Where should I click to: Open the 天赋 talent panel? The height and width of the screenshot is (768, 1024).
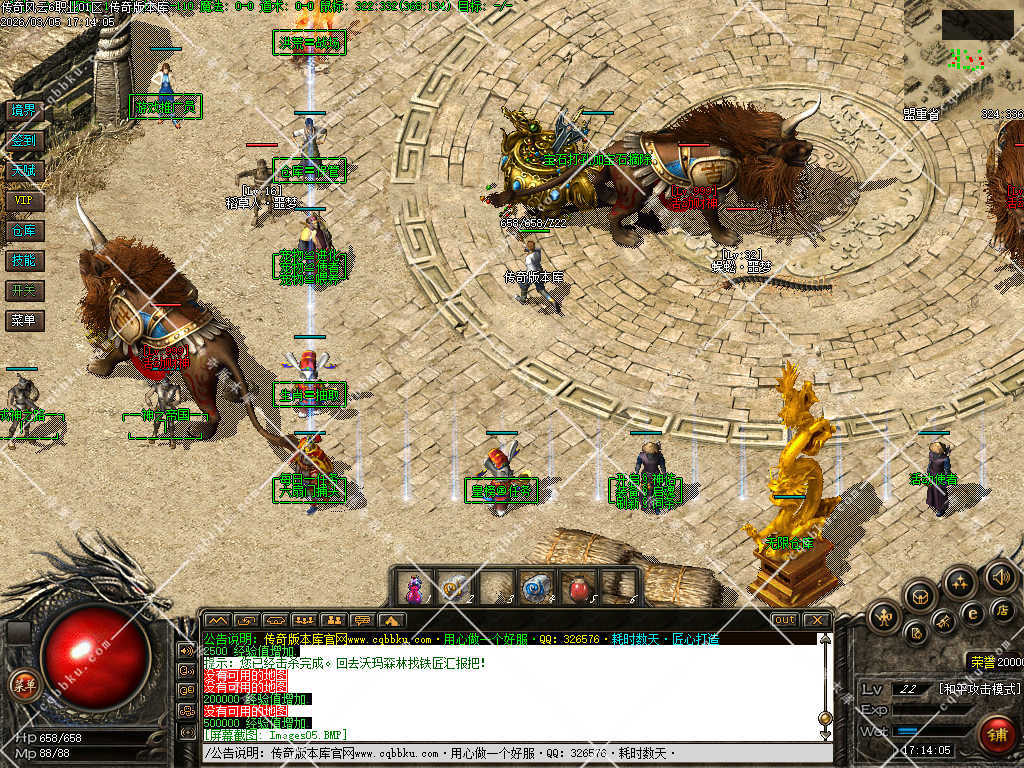pyautogui.click(x=23, y=170)
